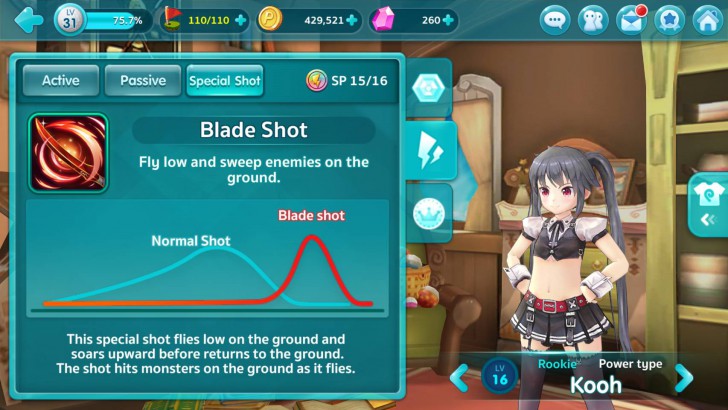This screenshot has height=410, width=728.
Task: Check the mailbox envelope icon
Action: 631,19
